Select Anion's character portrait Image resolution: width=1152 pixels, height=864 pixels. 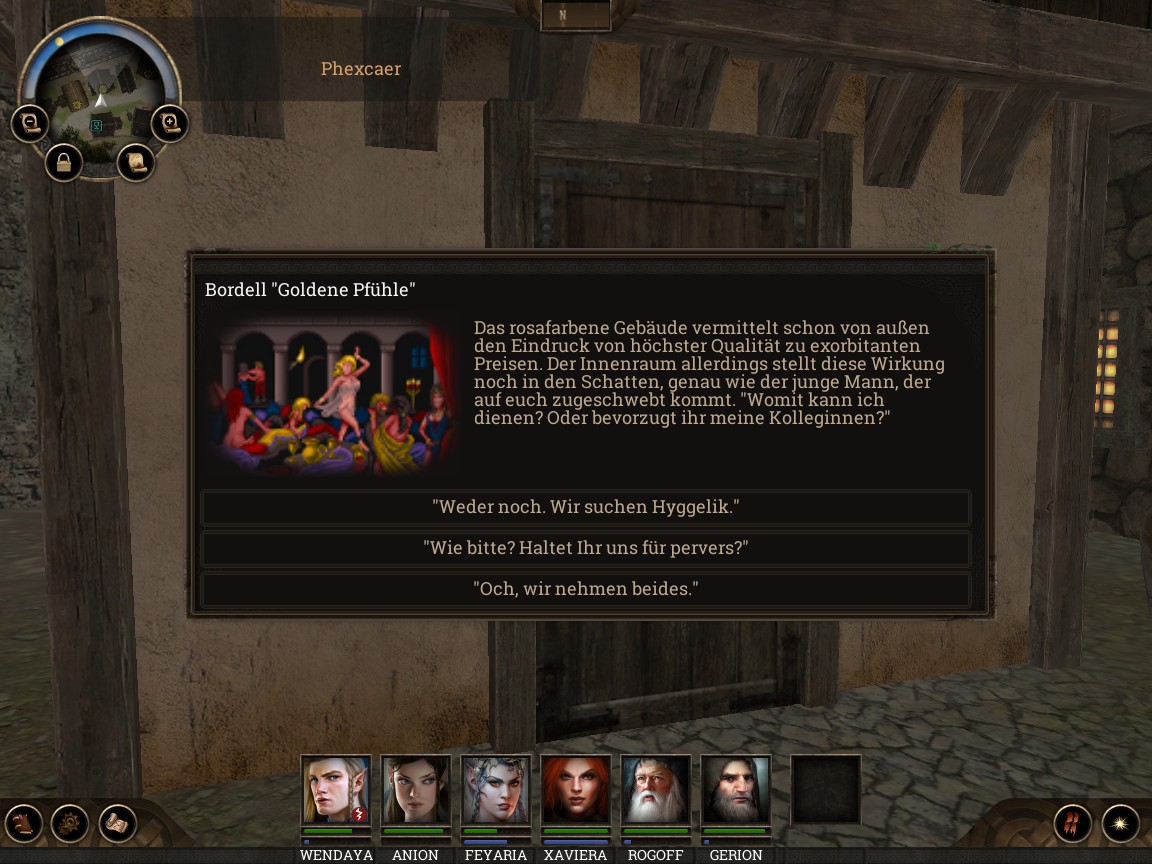(x=416, y=790)
